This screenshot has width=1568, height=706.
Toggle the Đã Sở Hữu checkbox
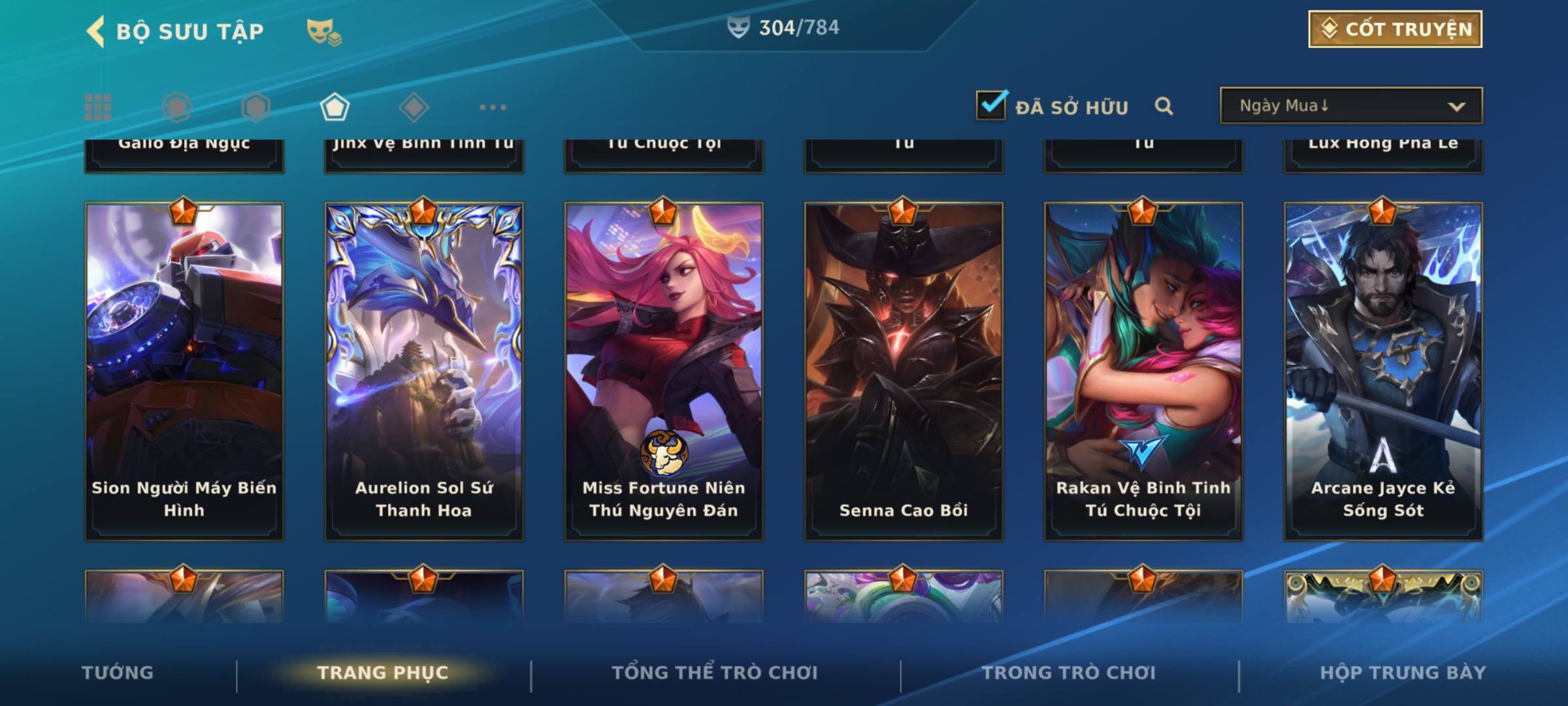(x=991, y=105)
